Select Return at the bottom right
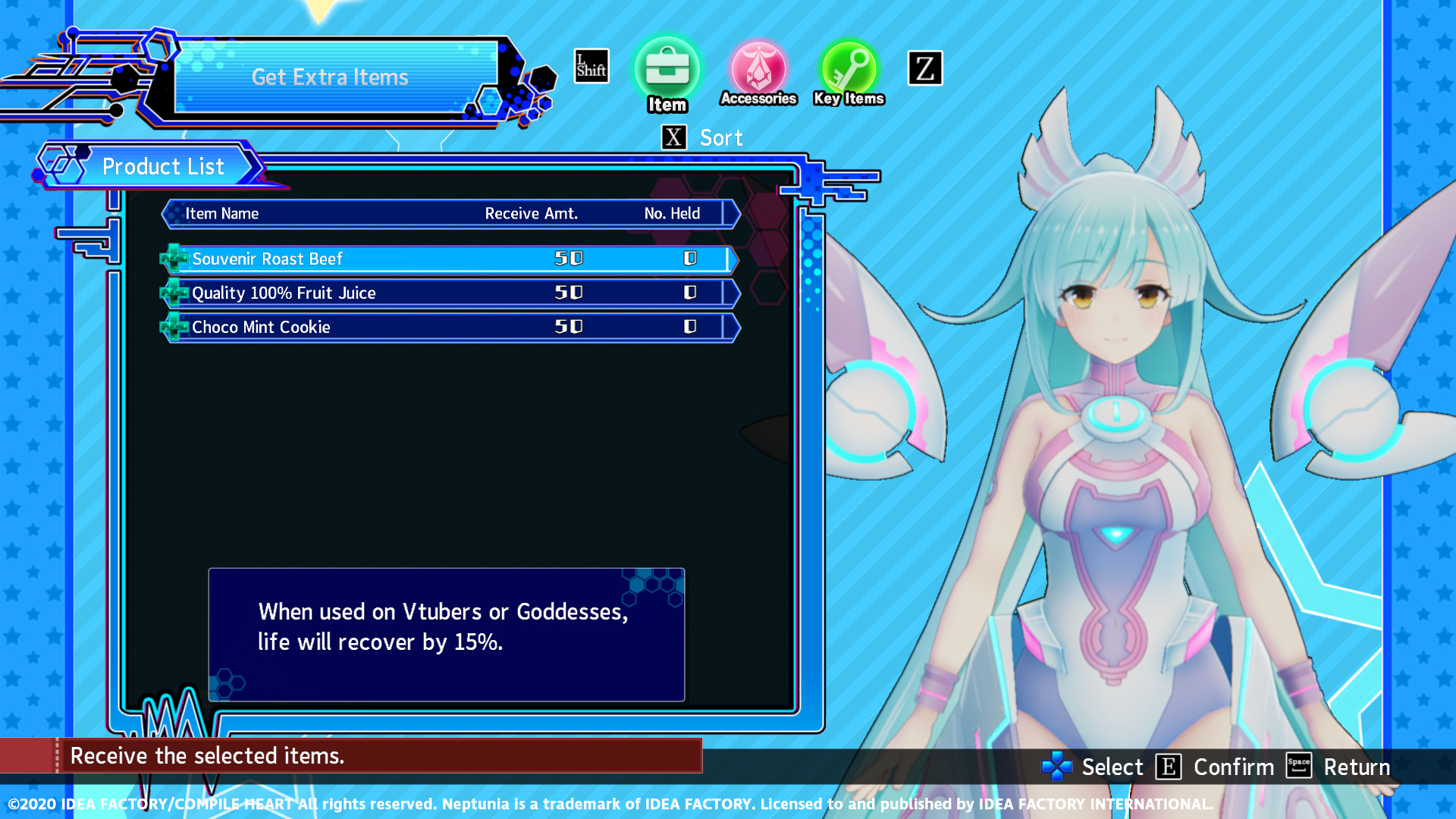 [1357, 767]
